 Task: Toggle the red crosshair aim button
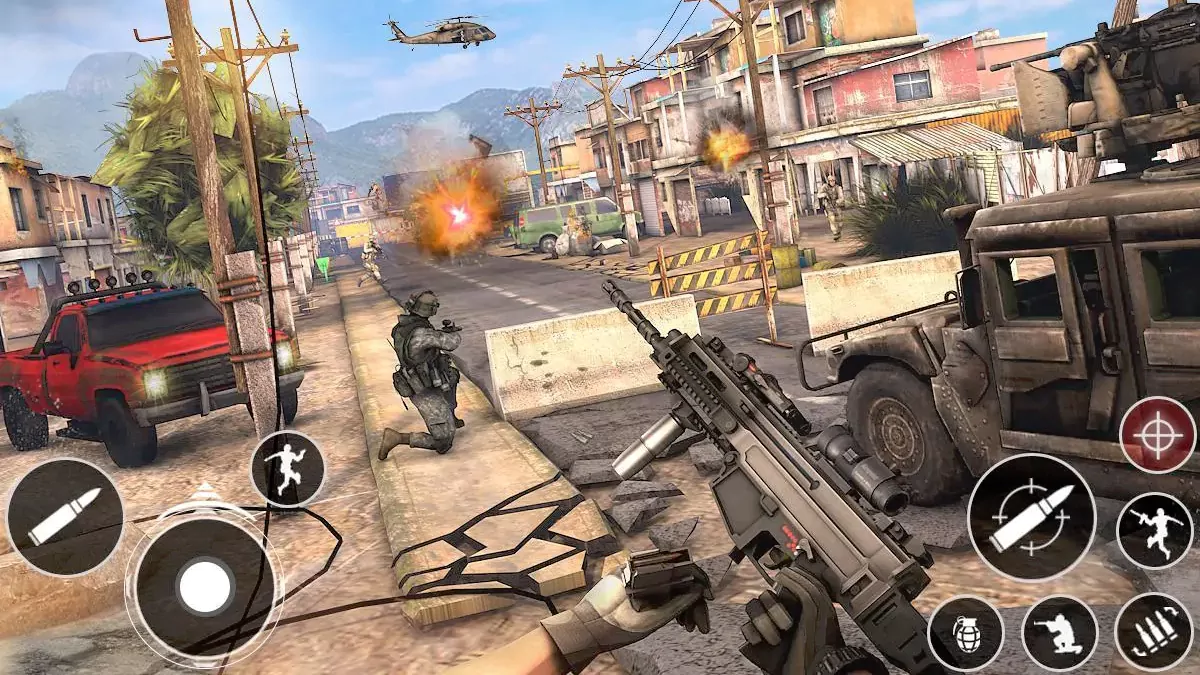point(1158,435)
